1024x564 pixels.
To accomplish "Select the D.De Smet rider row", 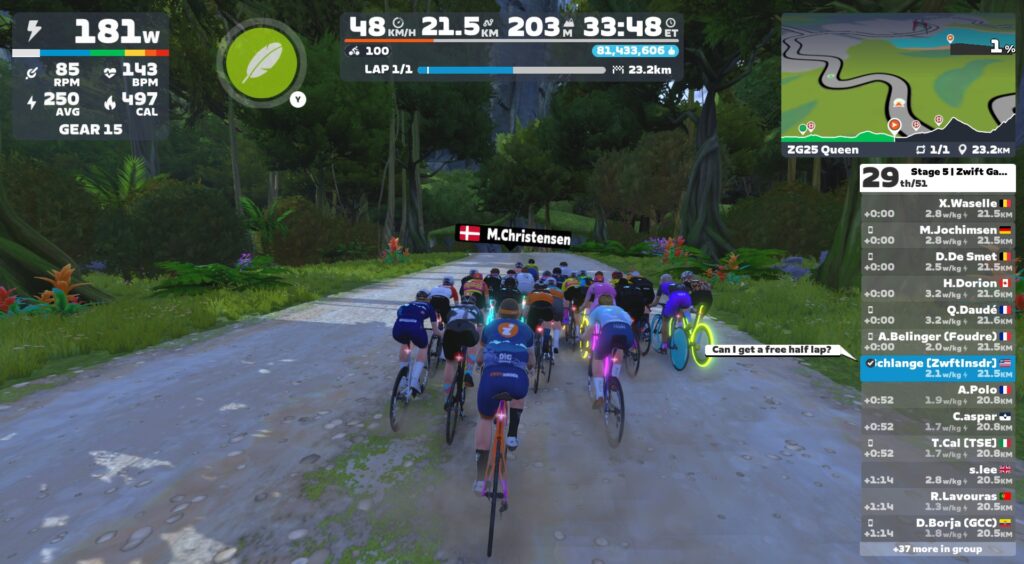I will pos(937,262).
